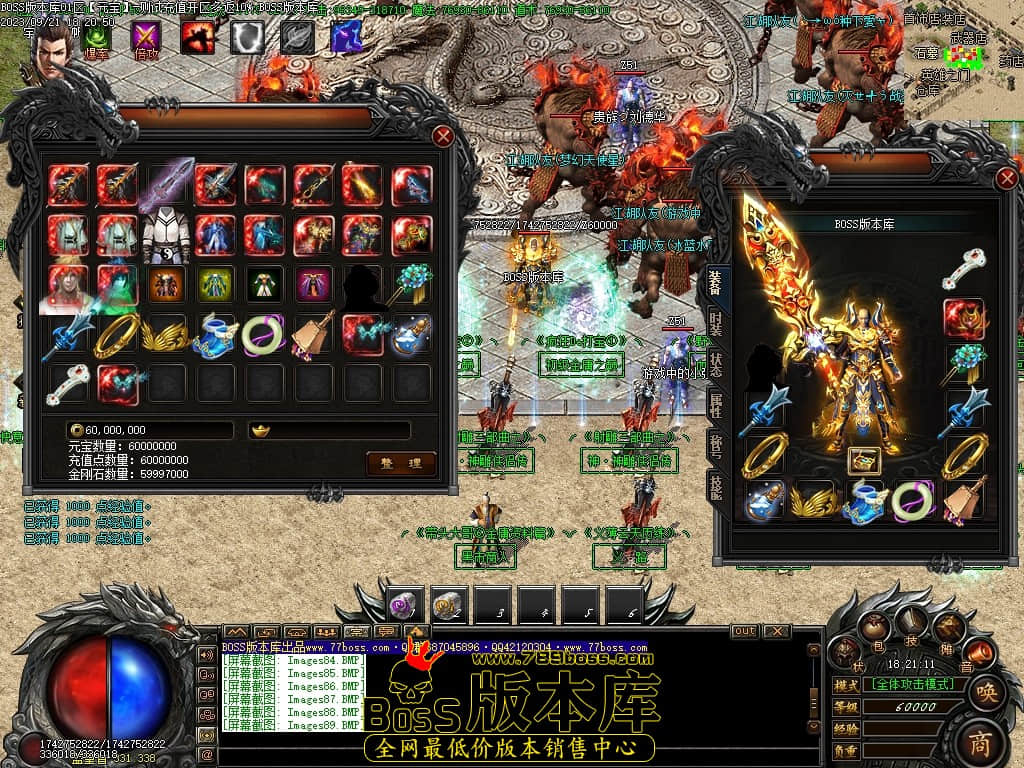Select the blue winged boots in bag

point(215,334)
